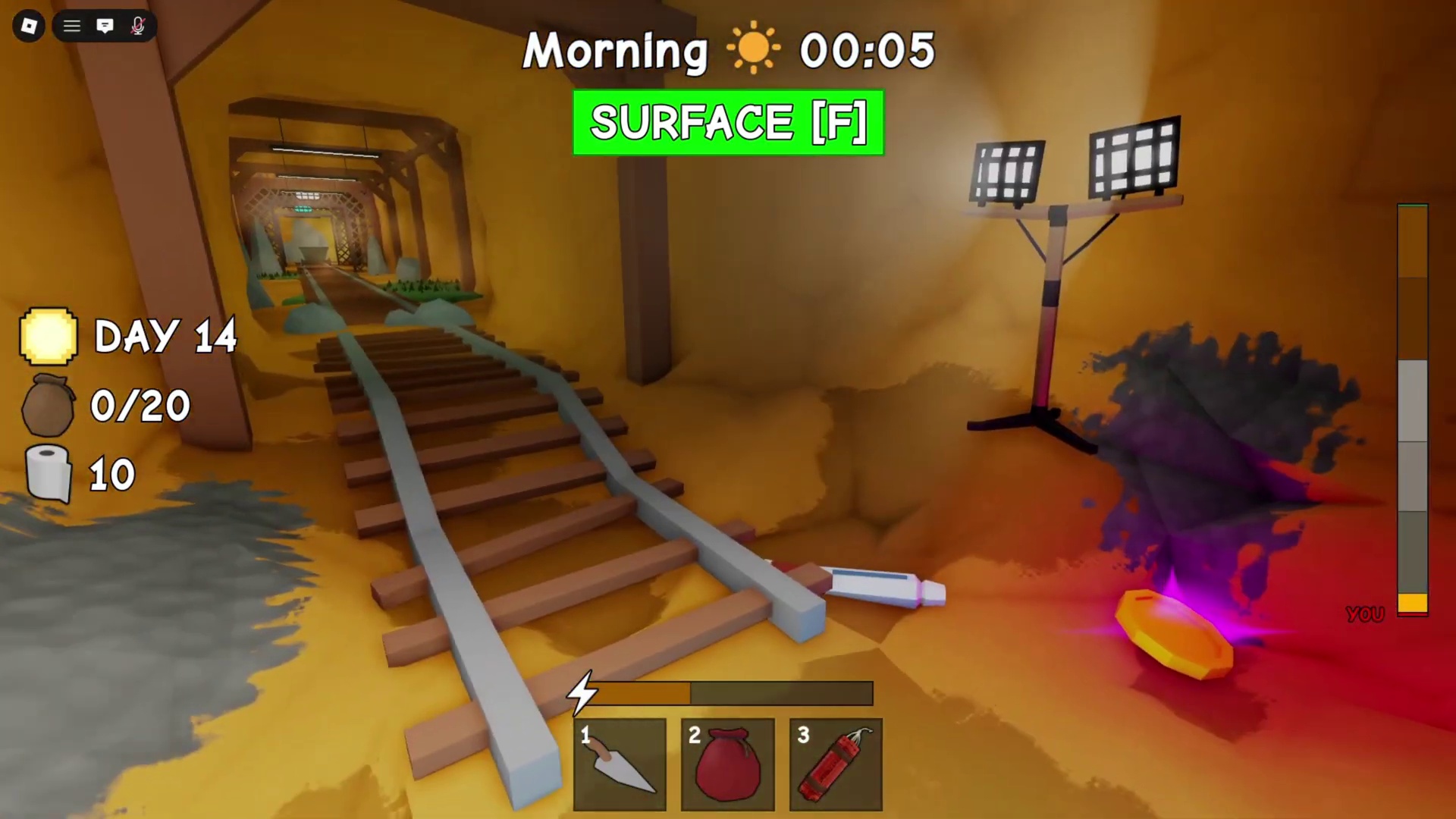Open the hamburger list menu
This screenshot has width=1456, height=819.
(x=72, y=27)
